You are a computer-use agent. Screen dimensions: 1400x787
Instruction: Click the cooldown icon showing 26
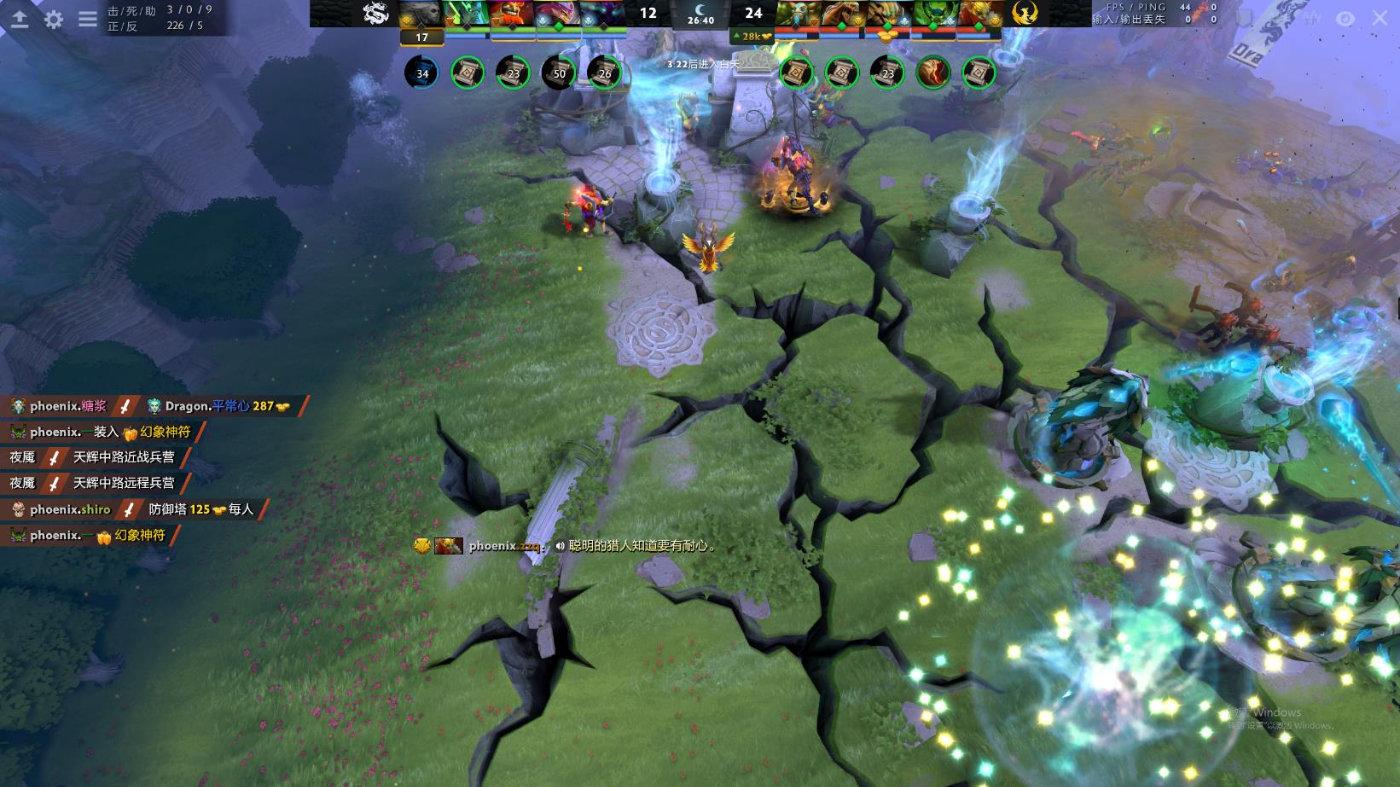[x=604, y=72]
